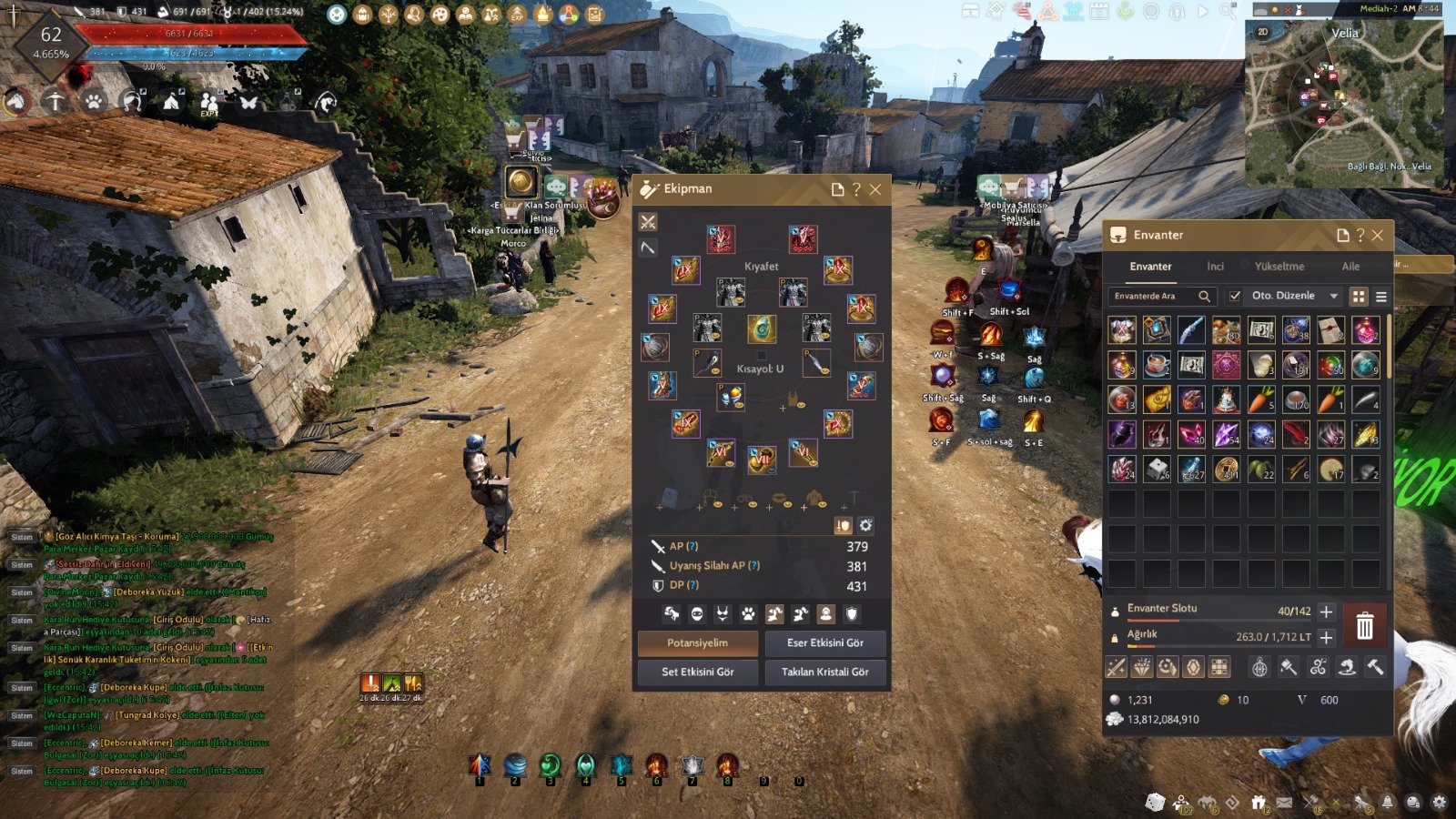
Task: Open Eser Etkisini Gör
Action: [x=824, y=642]
